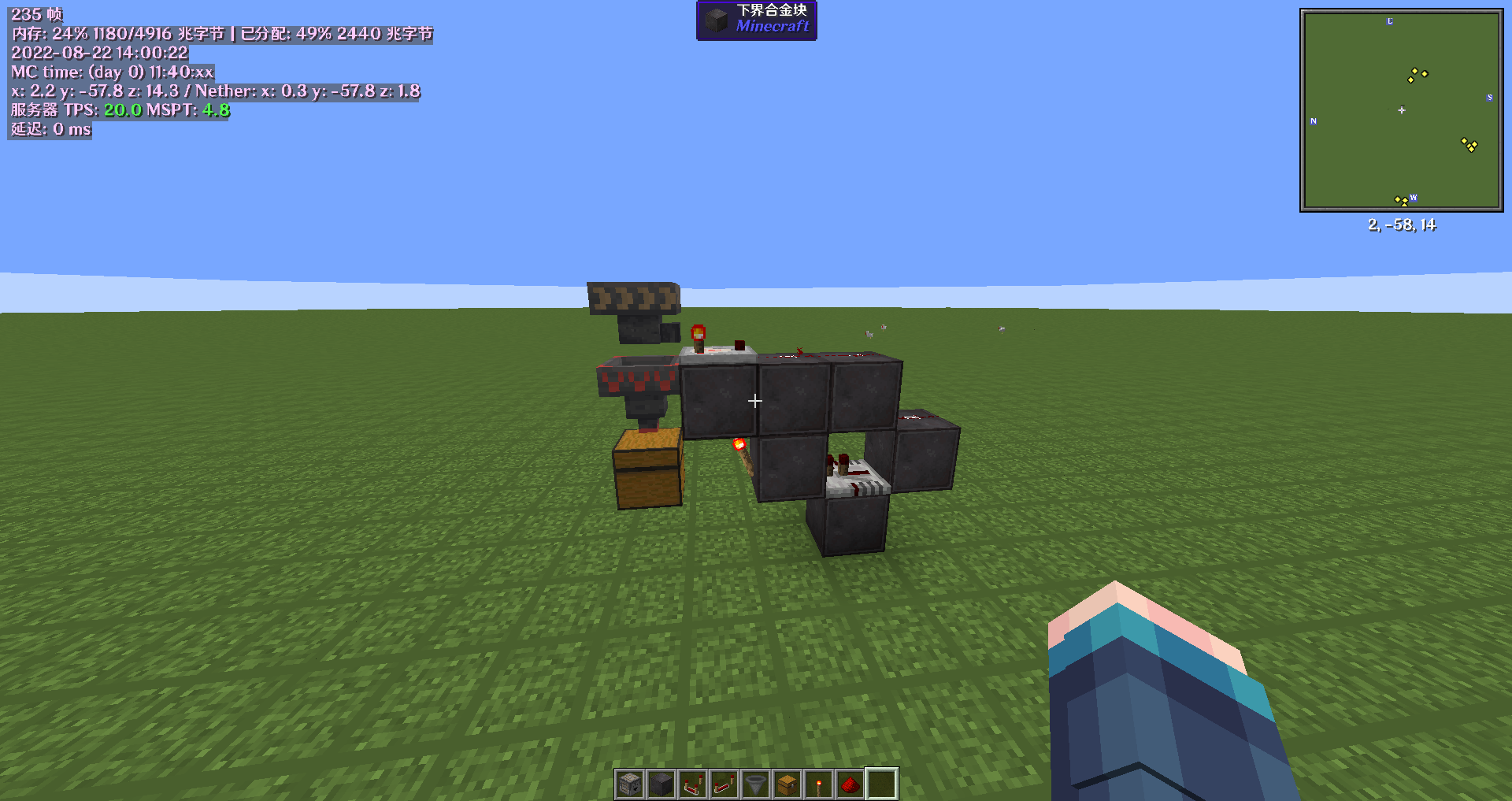Click the minimap in the corner
The image size is (1512, 801).
coord(1401,110)
